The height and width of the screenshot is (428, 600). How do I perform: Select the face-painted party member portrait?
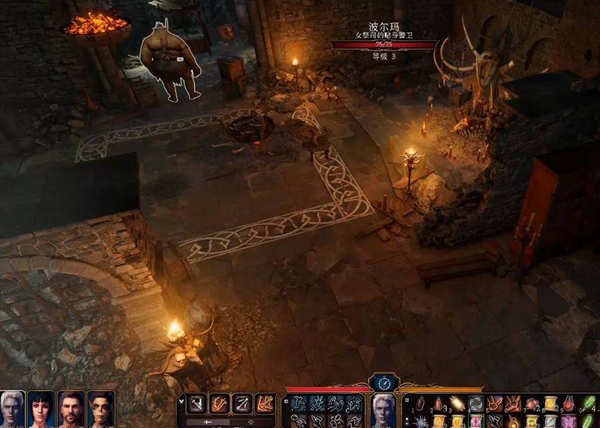pos(101,410)
